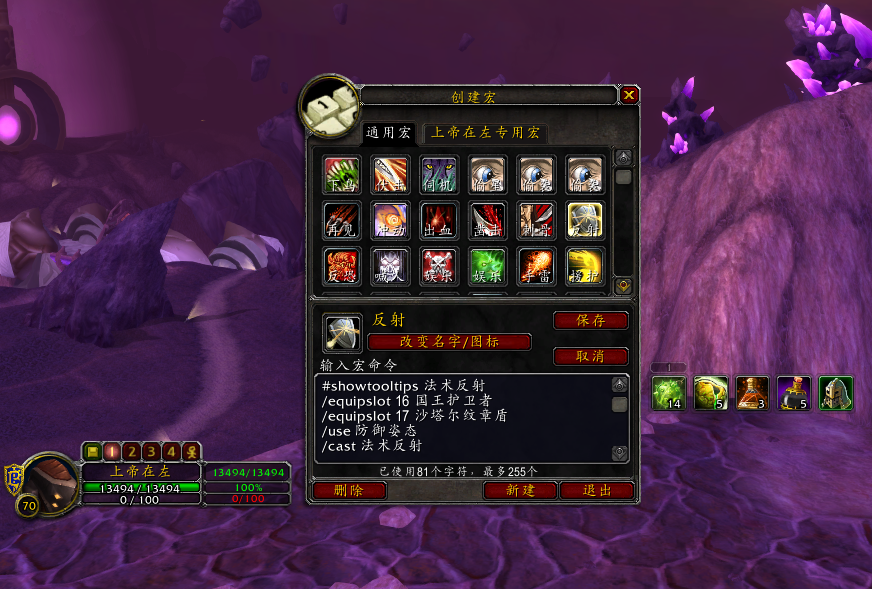
Task: Switch to the 通用宏 tab
Action: 388,132
